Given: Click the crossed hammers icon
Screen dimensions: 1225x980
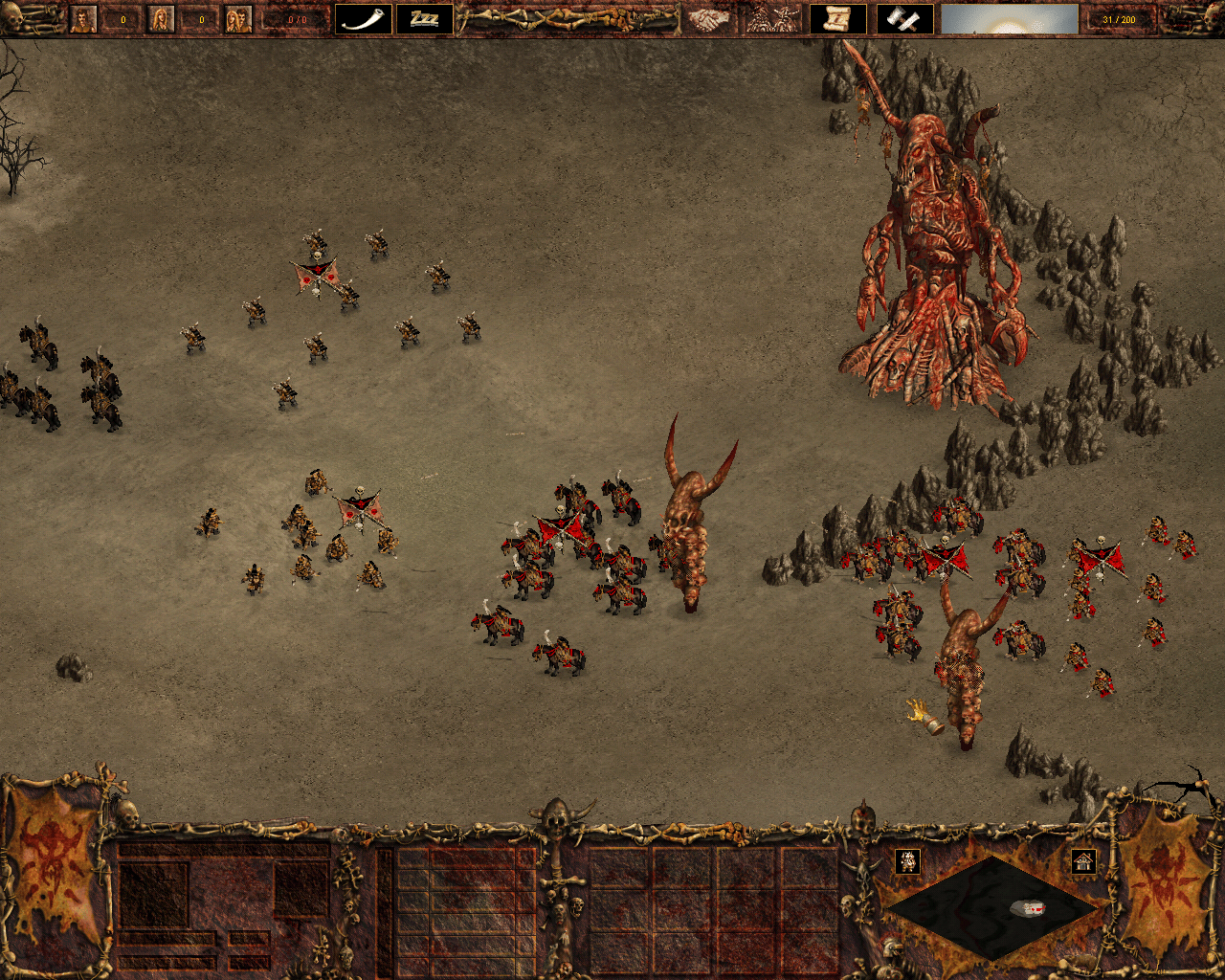Looking at the screenshot, I should point(904,19).
